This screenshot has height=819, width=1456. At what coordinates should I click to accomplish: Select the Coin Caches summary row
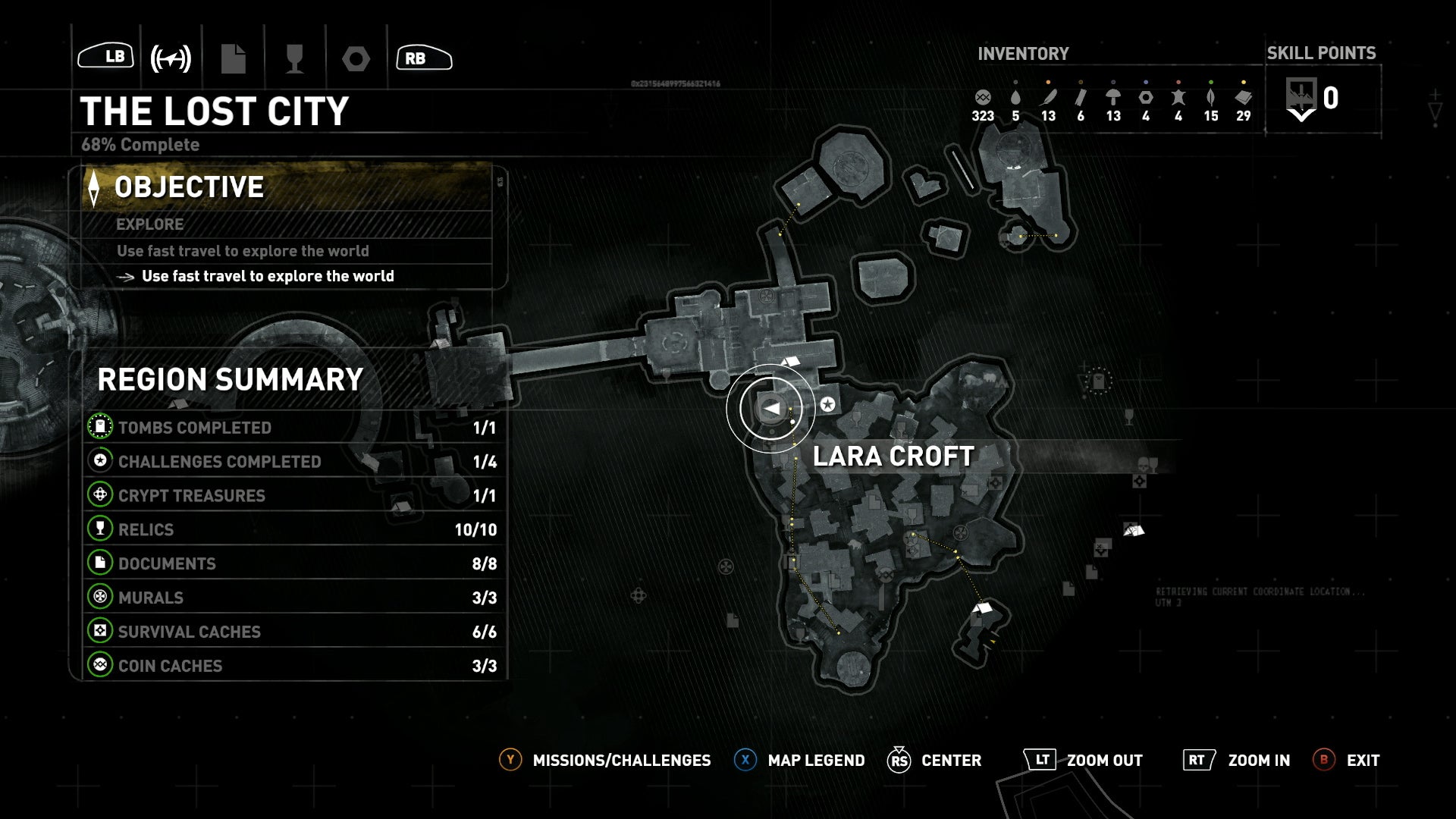click(x=293, y=666)
